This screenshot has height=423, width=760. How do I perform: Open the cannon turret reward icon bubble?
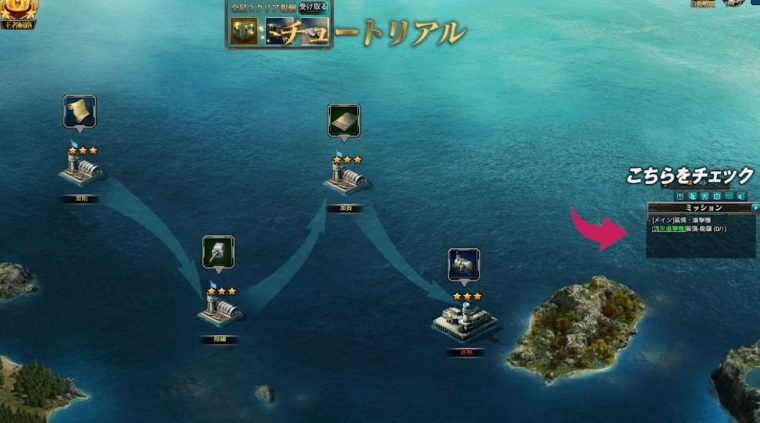point(218,251)
